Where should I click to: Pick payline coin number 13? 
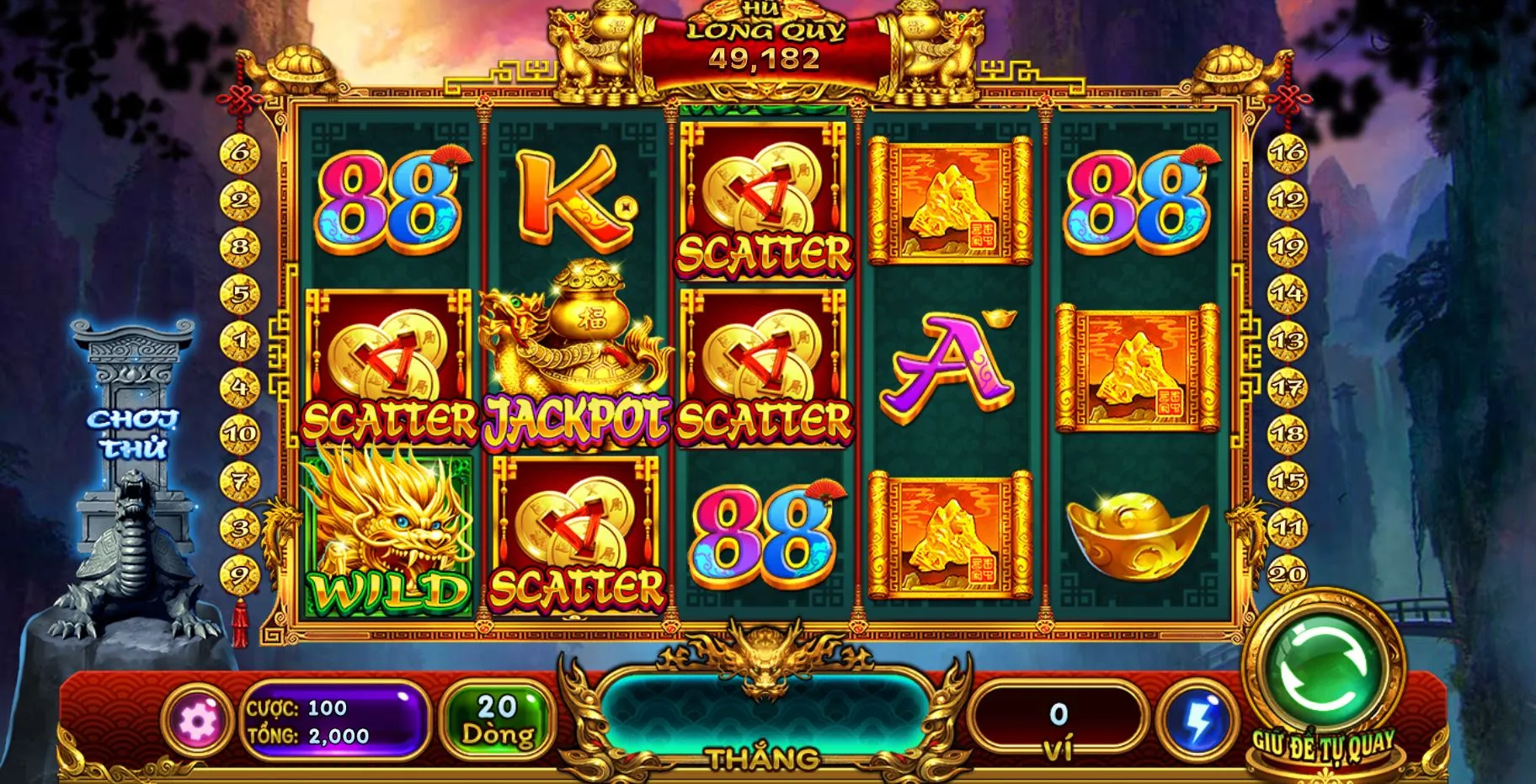click(1287, 341)
